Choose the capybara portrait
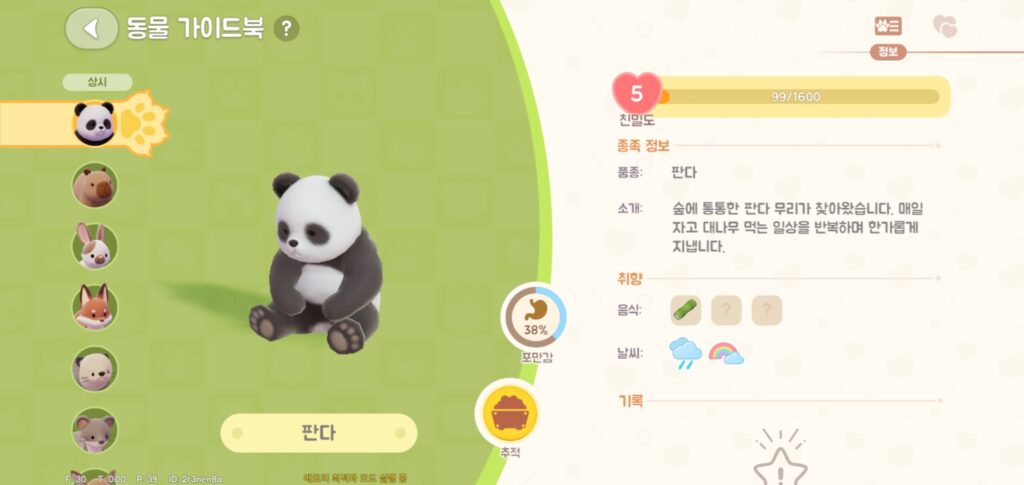This screenshot has height=485, width=1024. 95,185
